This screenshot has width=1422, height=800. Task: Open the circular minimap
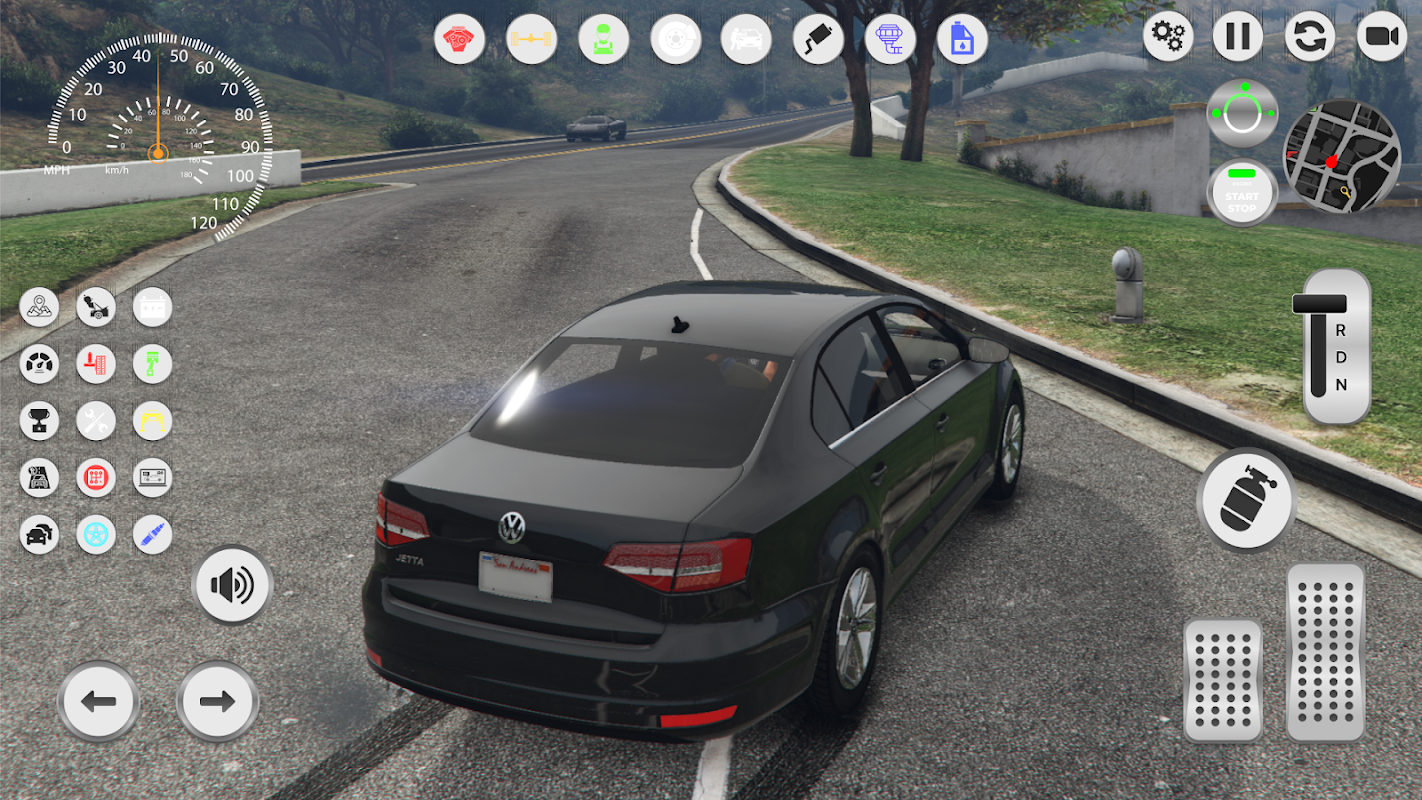pos(1341,155)
